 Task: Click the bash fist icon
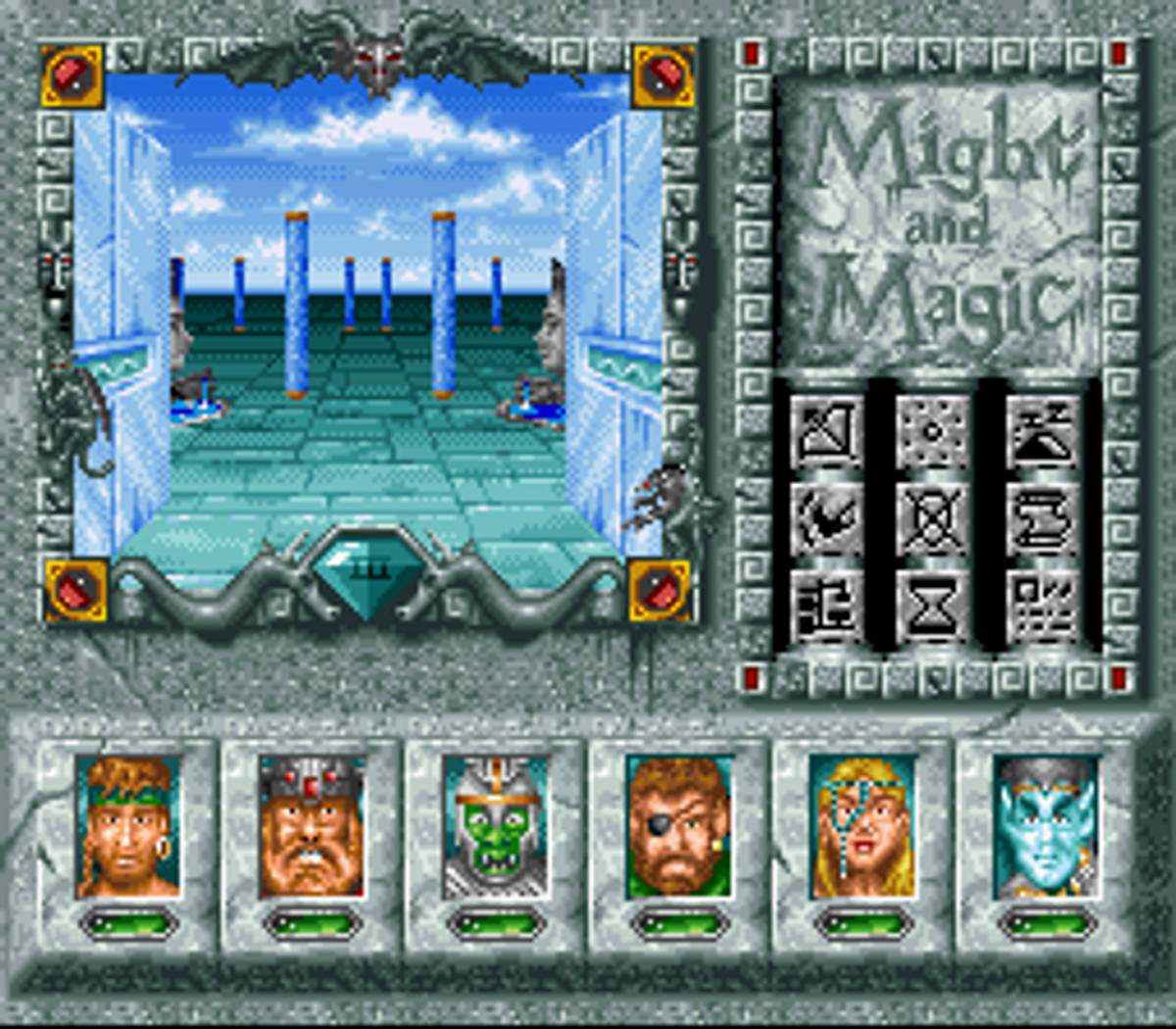click(x=826, y=517)
